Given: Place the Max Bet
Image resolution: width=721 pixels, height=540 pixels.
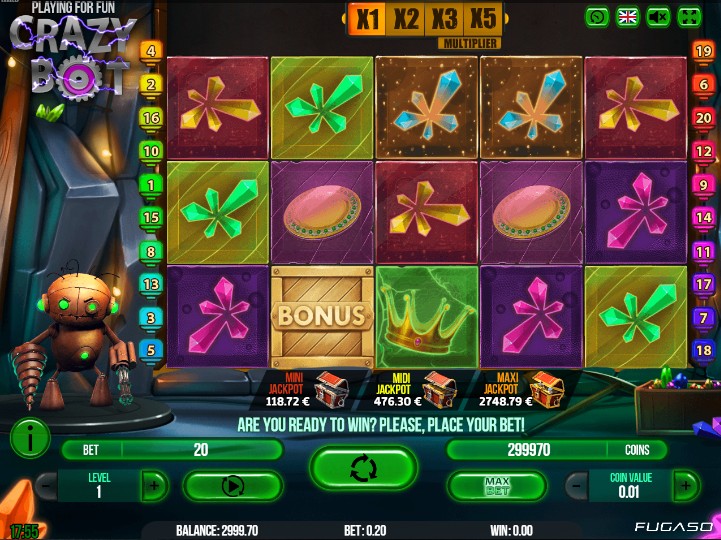Looking at the screenshot, I should click(497, 486).
